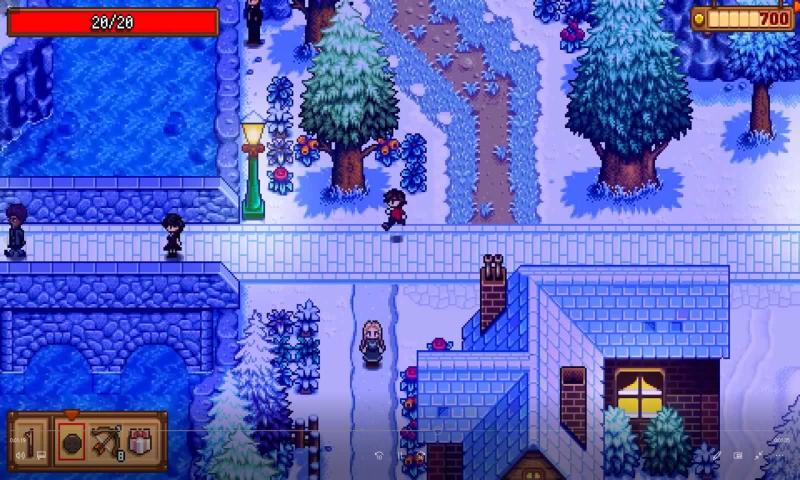Mute the video with the speaker icon
The image size is (800, 480).
click(20, 456)
